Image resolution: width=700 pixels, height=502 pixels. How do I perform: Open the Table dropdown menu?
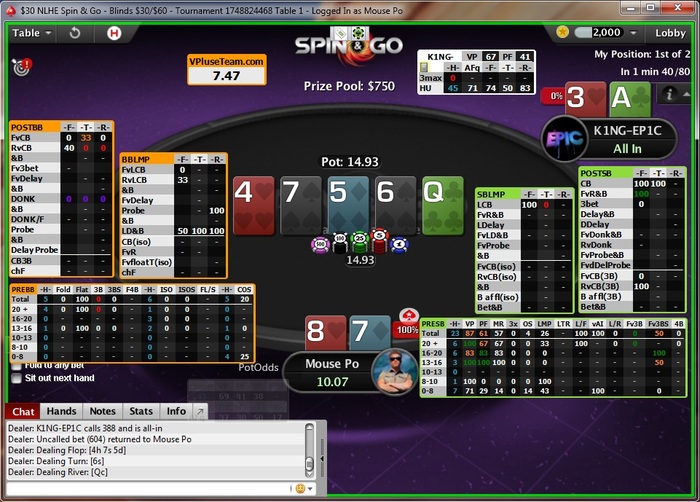31,32
